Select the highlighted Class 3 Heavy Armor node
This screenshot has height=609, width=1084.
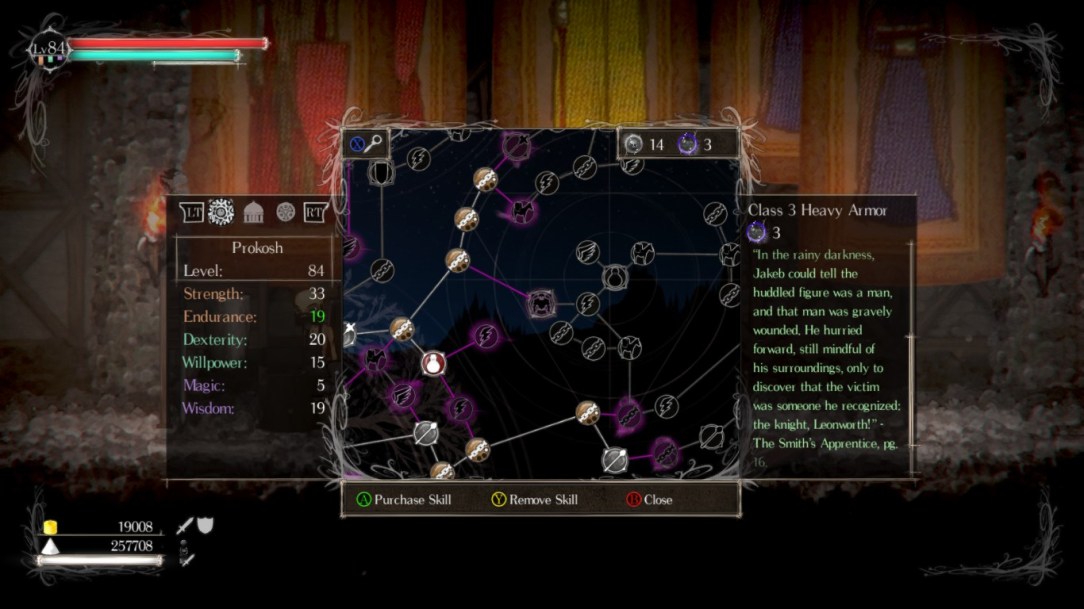[541, 300]
